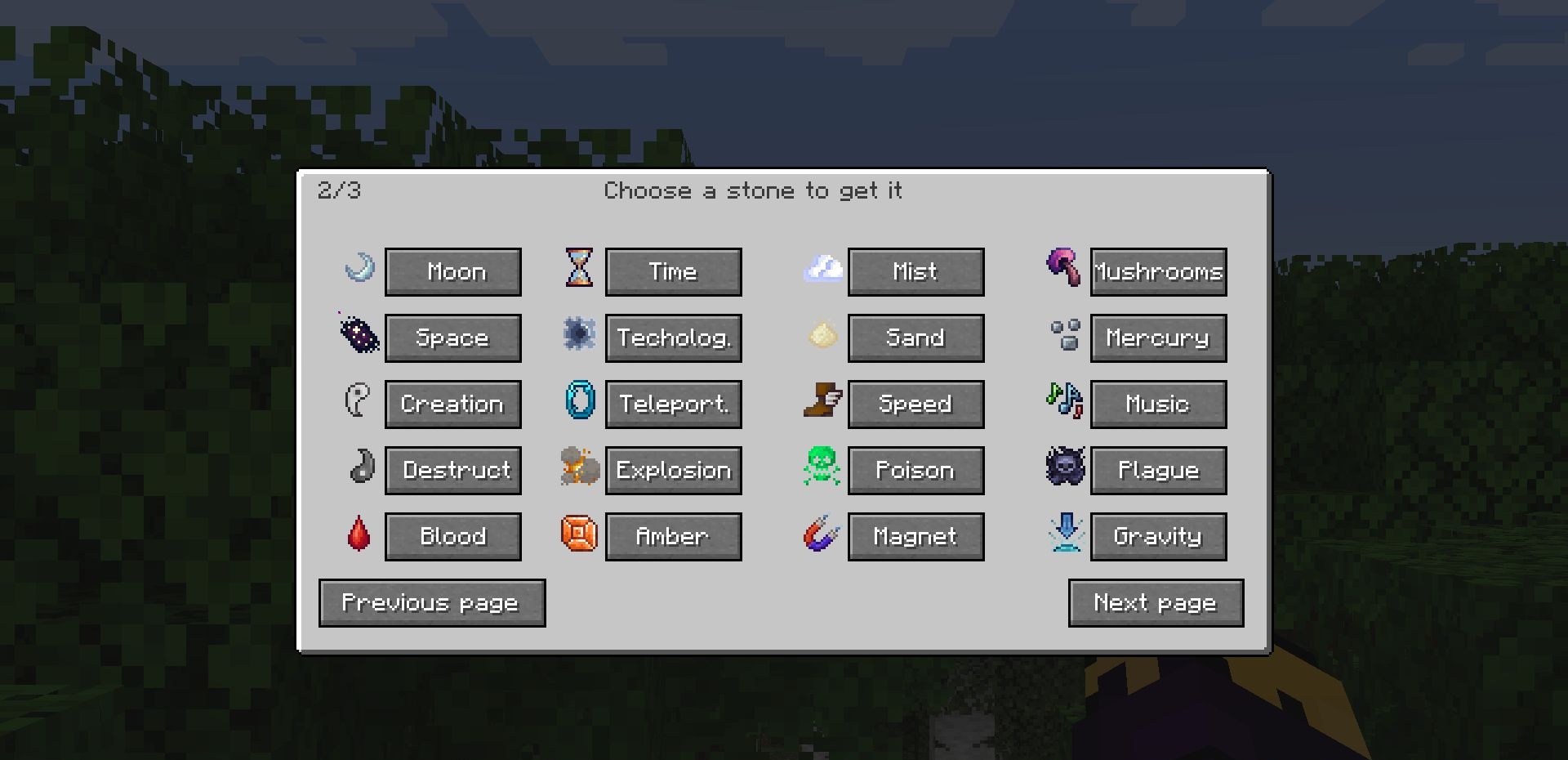Click the Amber stone button
Viewport: 1568px width, 760px height.
(673, 536)
